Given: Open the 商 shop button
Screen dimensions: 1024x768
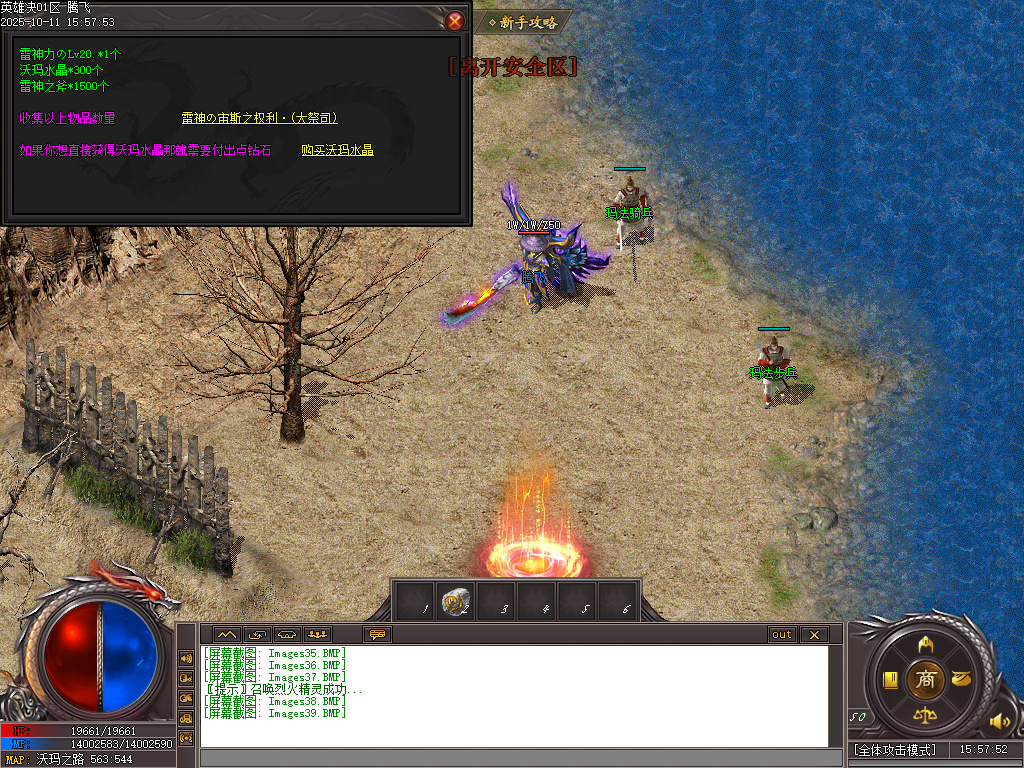Looking at the screenshot, I should [926, 679].
